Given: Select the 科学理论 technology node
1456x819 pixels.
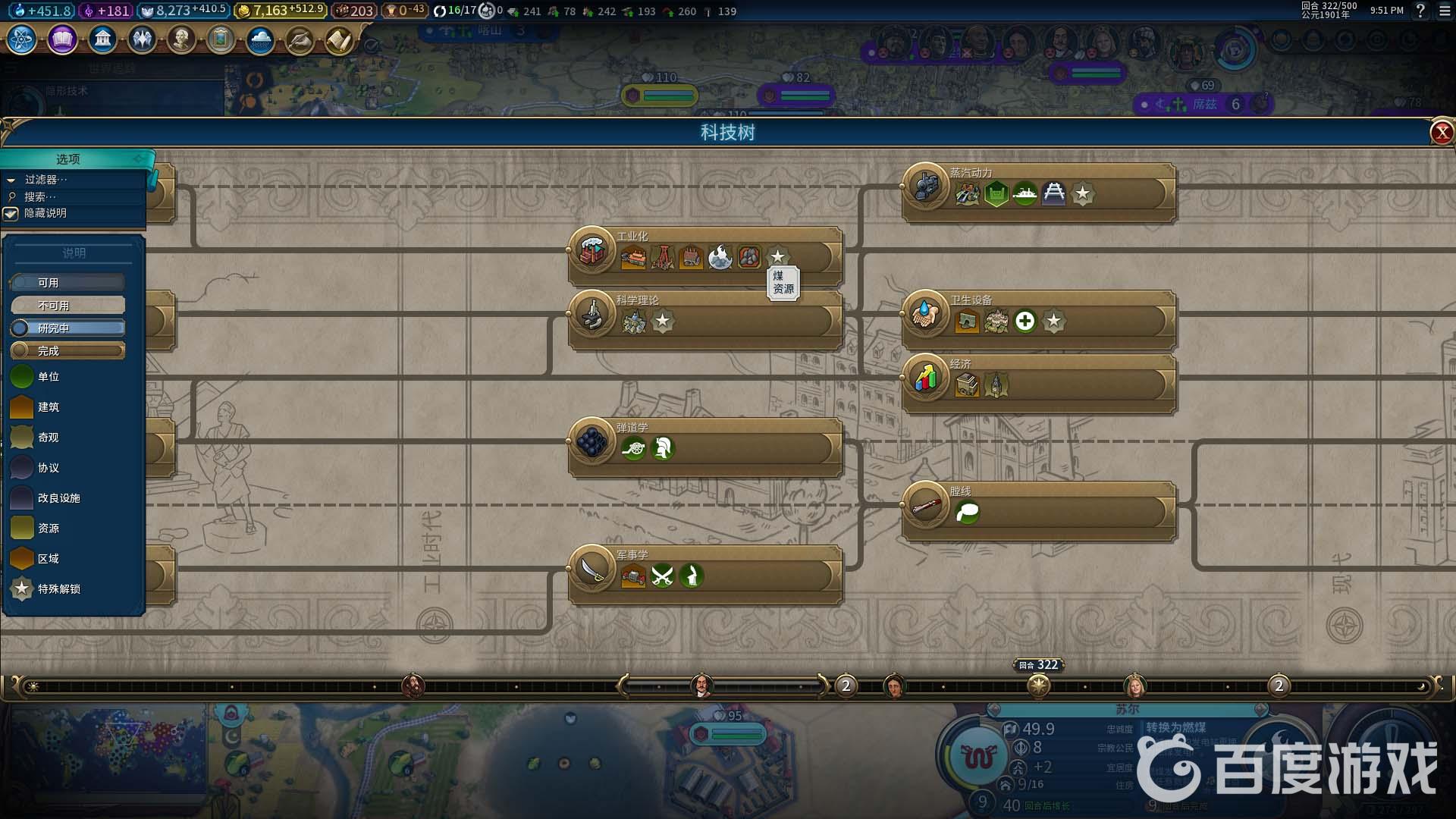Looking at the screenshot, I should coord(592,314).
